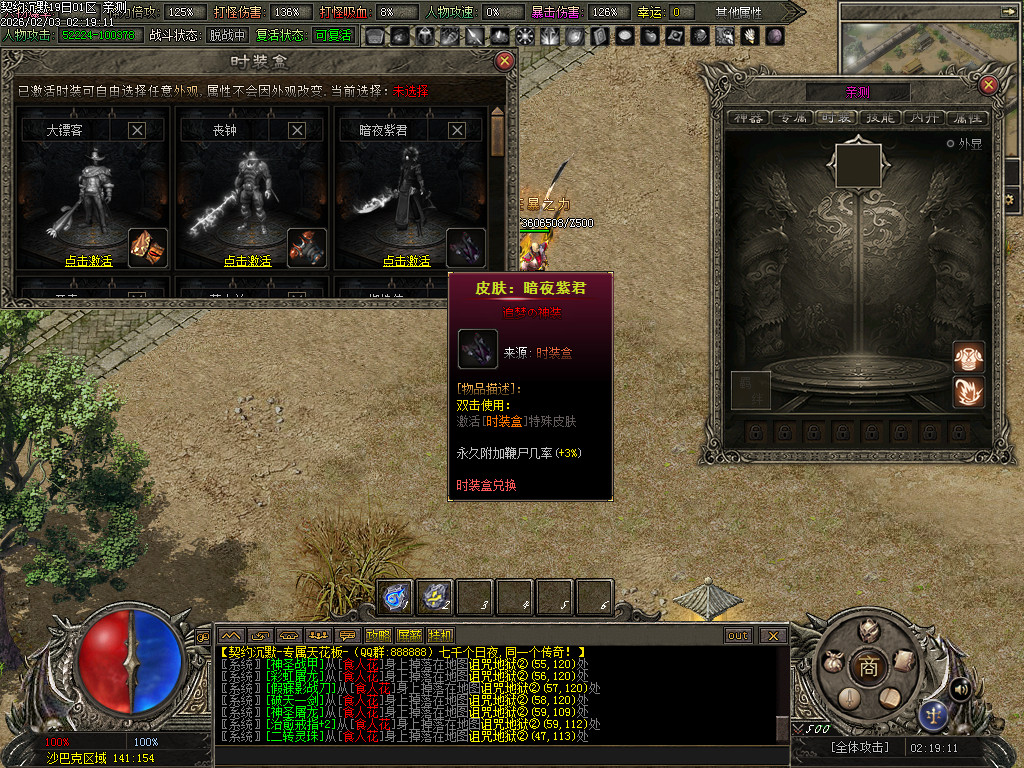
Task: Activate the 暗夜紫君 costume via 点击激活
Action: tap(407, 261)
